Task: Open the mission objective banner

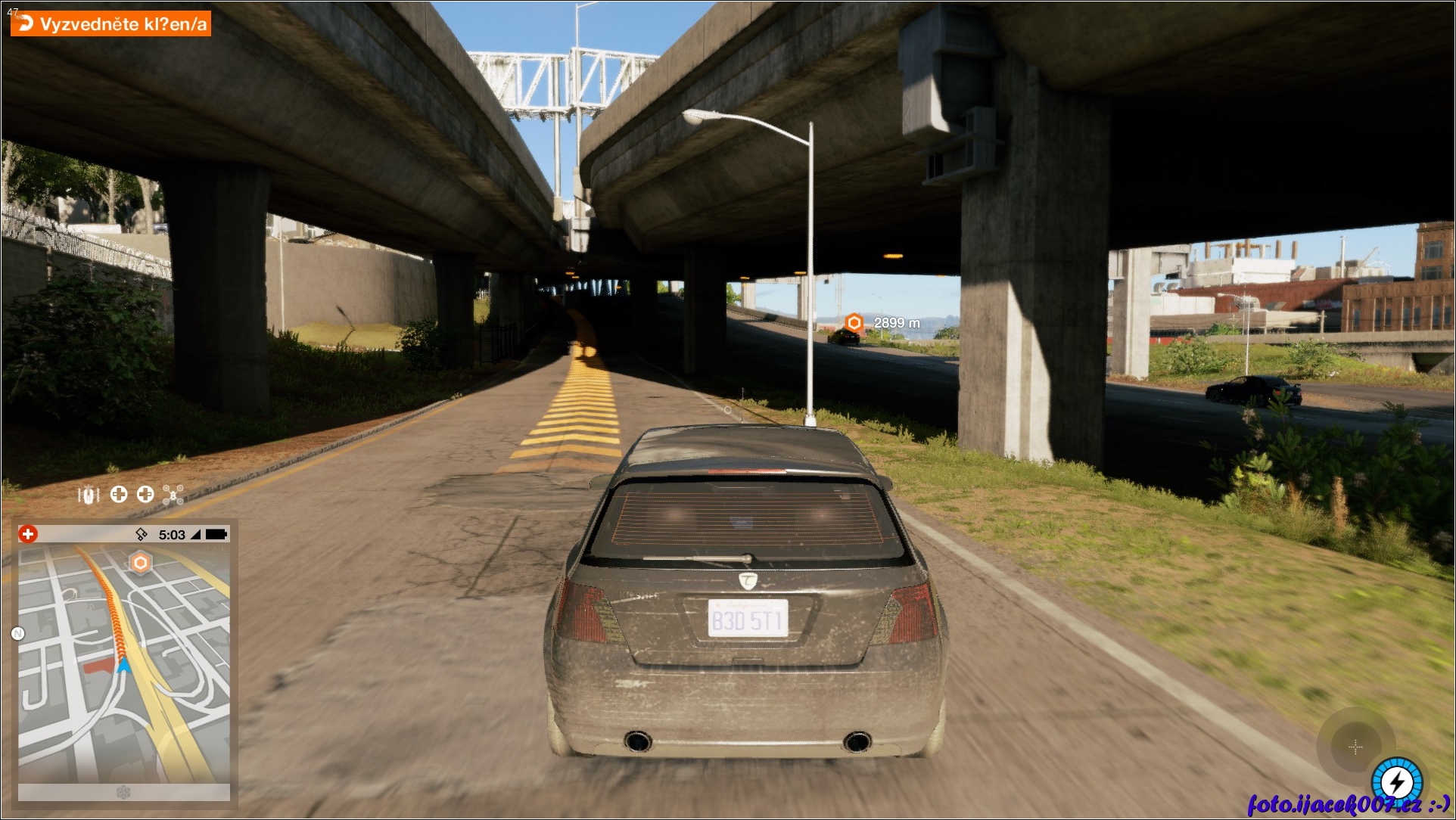Action: (110, 23)
